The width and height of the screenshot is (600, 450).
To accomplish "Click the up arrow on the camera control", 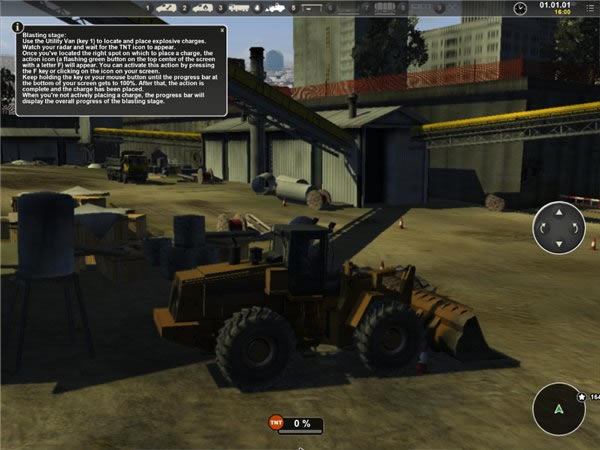I will tap(559, 210).
